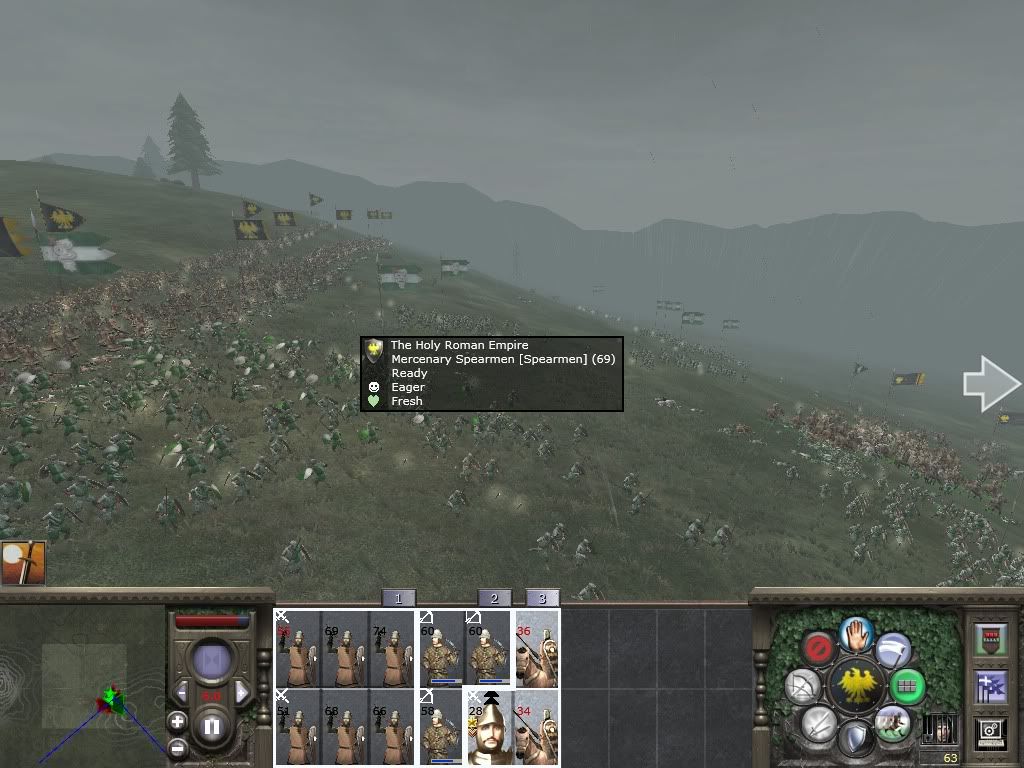The width and height of the screenshot is (1024, 768).
Task: Zoom in the minimap with the plus button
Action: click(177, 721)
